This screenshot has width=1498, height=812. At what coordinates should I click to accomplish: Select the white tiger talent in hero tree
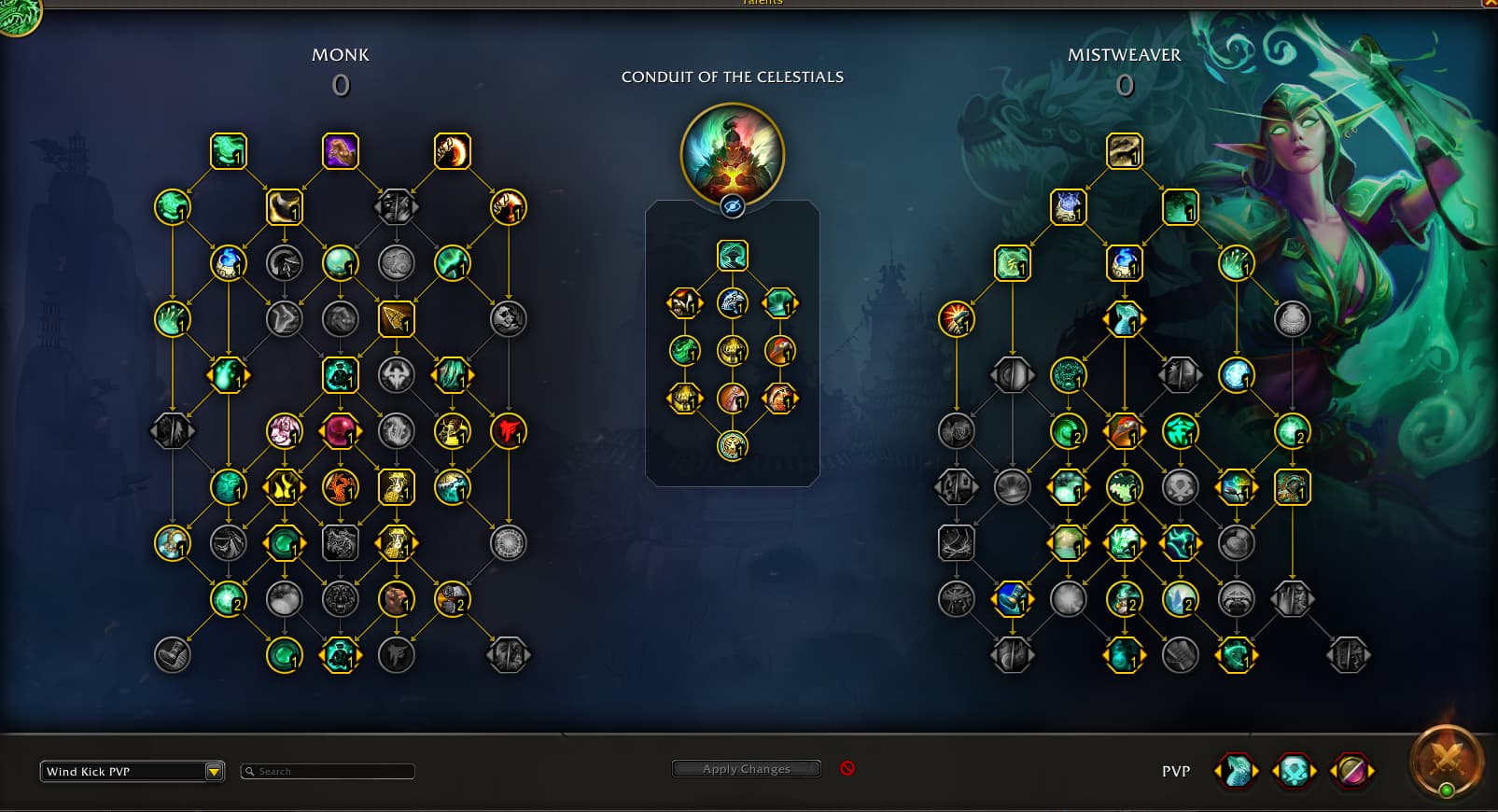tap(733, 302)
